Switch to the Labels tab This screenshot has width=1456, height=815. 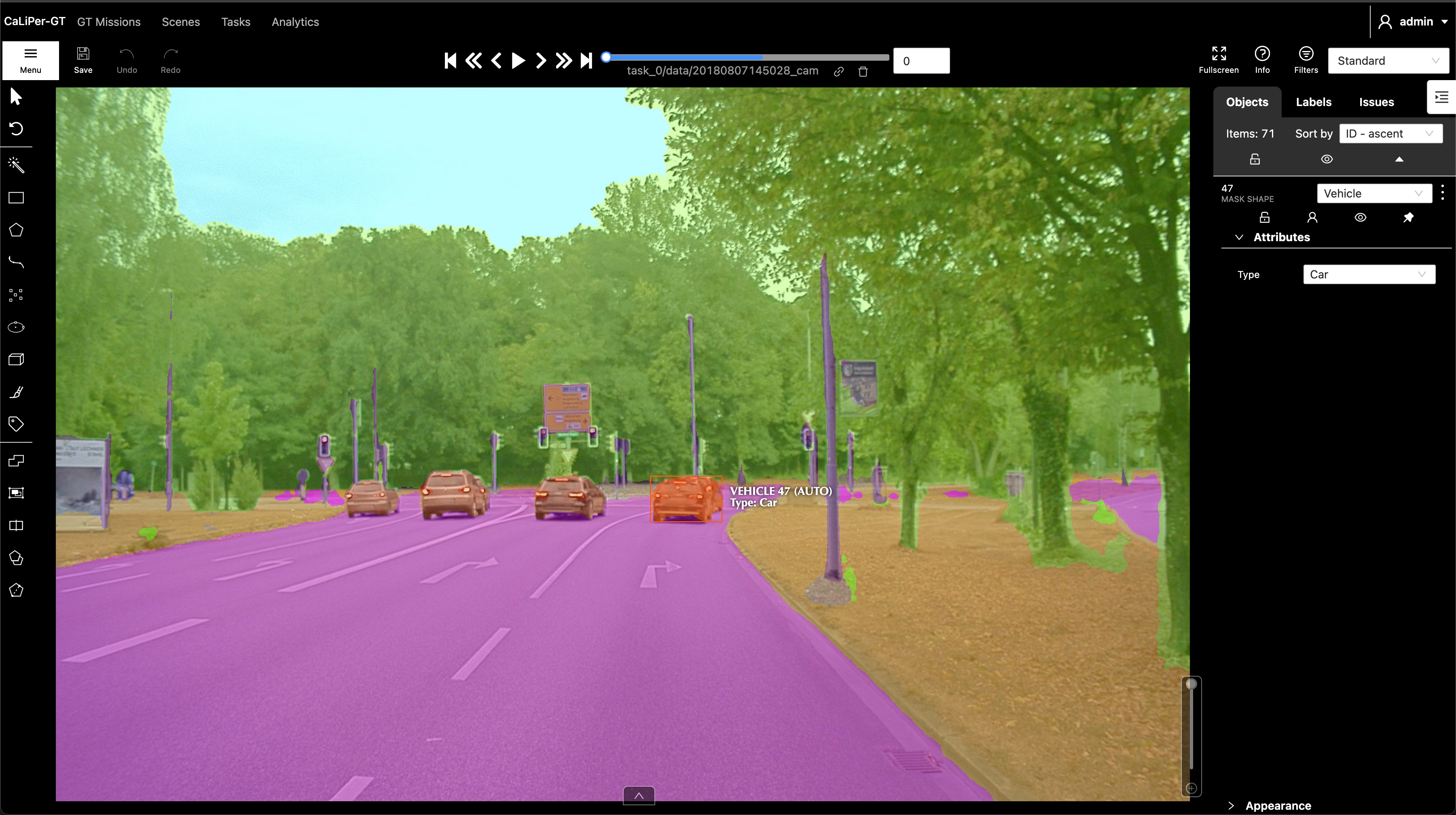1314,102
